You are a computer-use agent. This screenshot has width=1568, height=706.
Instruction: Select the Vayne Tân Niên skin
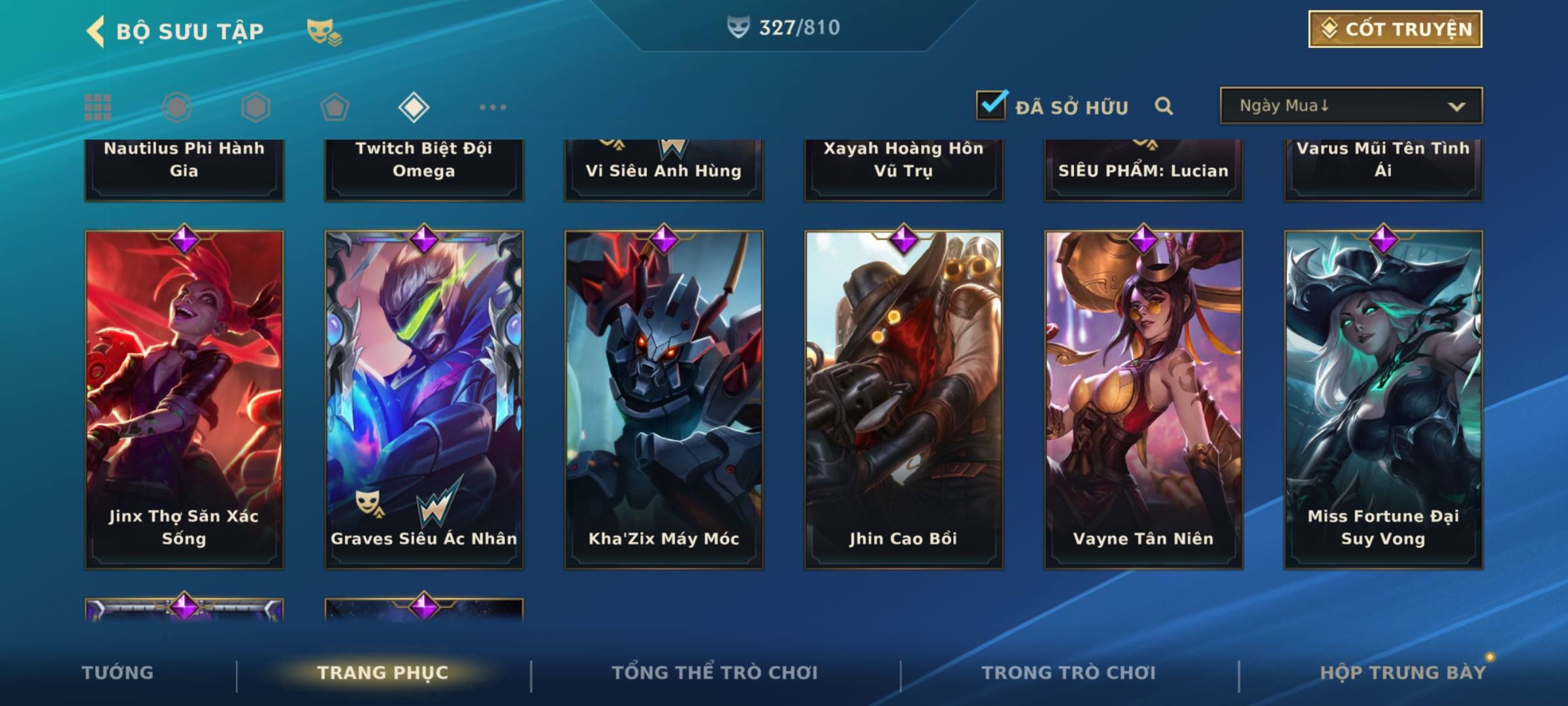click(1143, 399)
